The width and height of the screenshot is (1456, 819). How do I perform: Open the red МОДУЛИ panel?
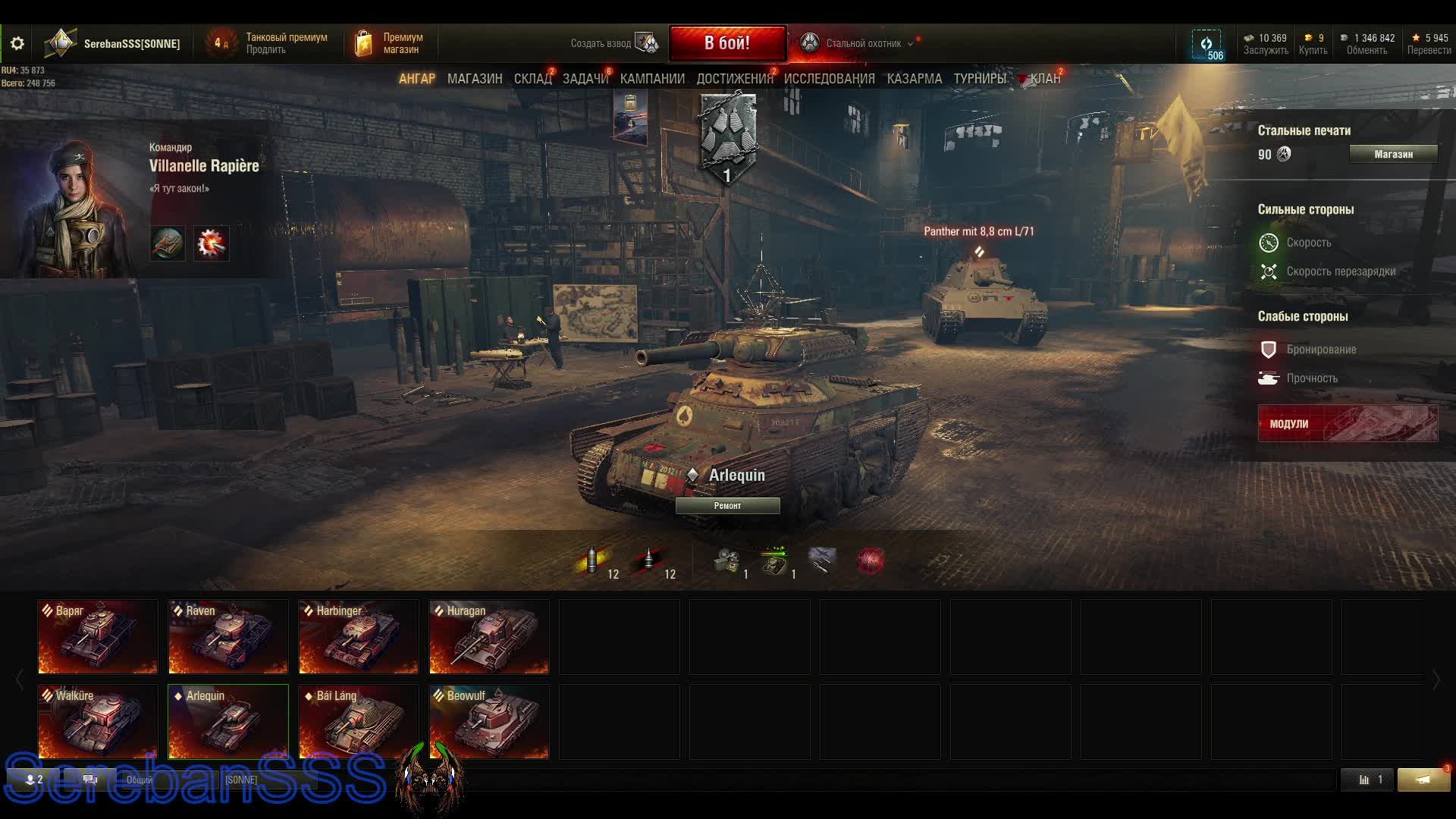pyautogui.click(x=1348, y=423)
